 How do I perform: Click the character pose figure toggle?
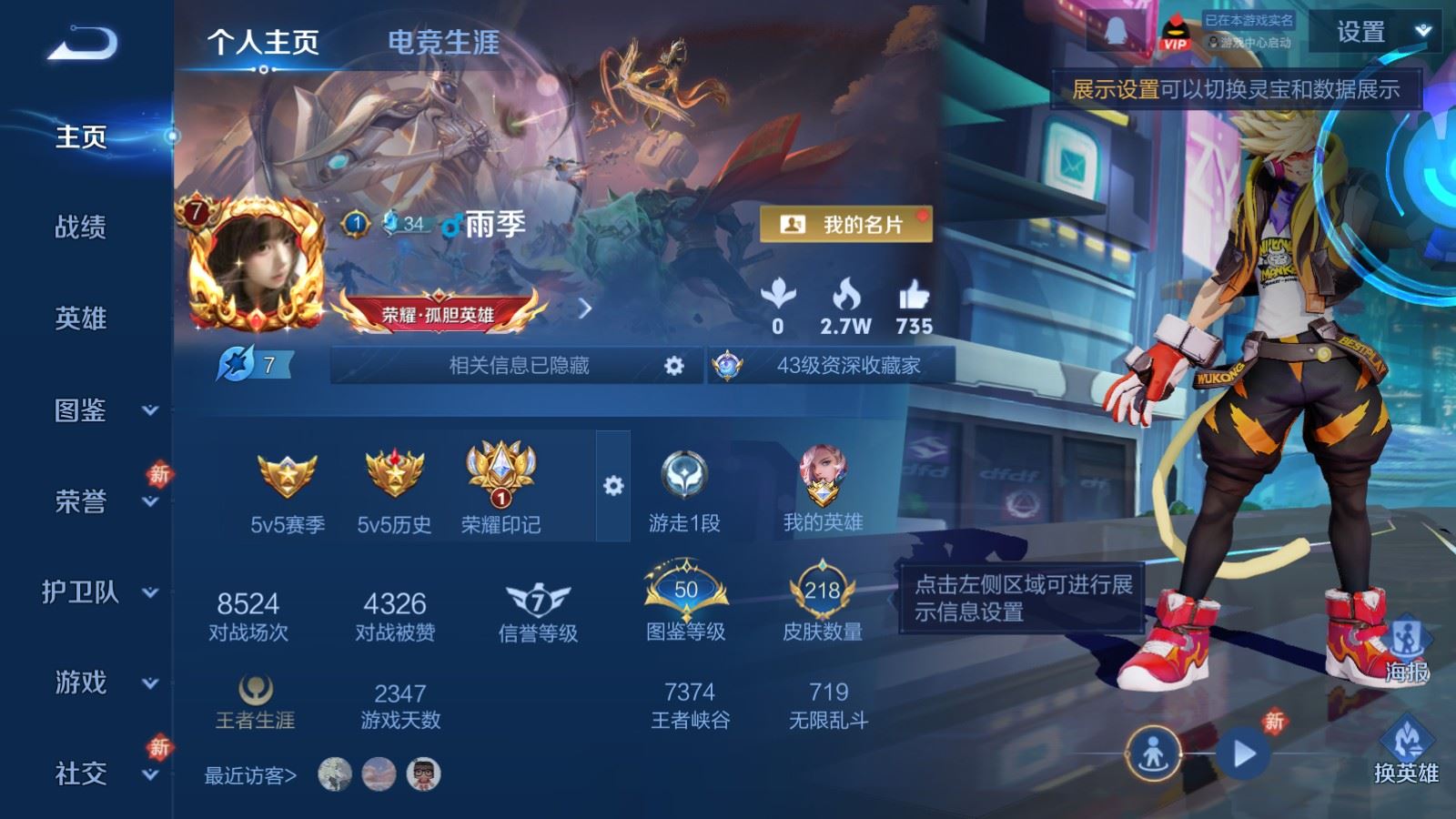click(1154, 753)
